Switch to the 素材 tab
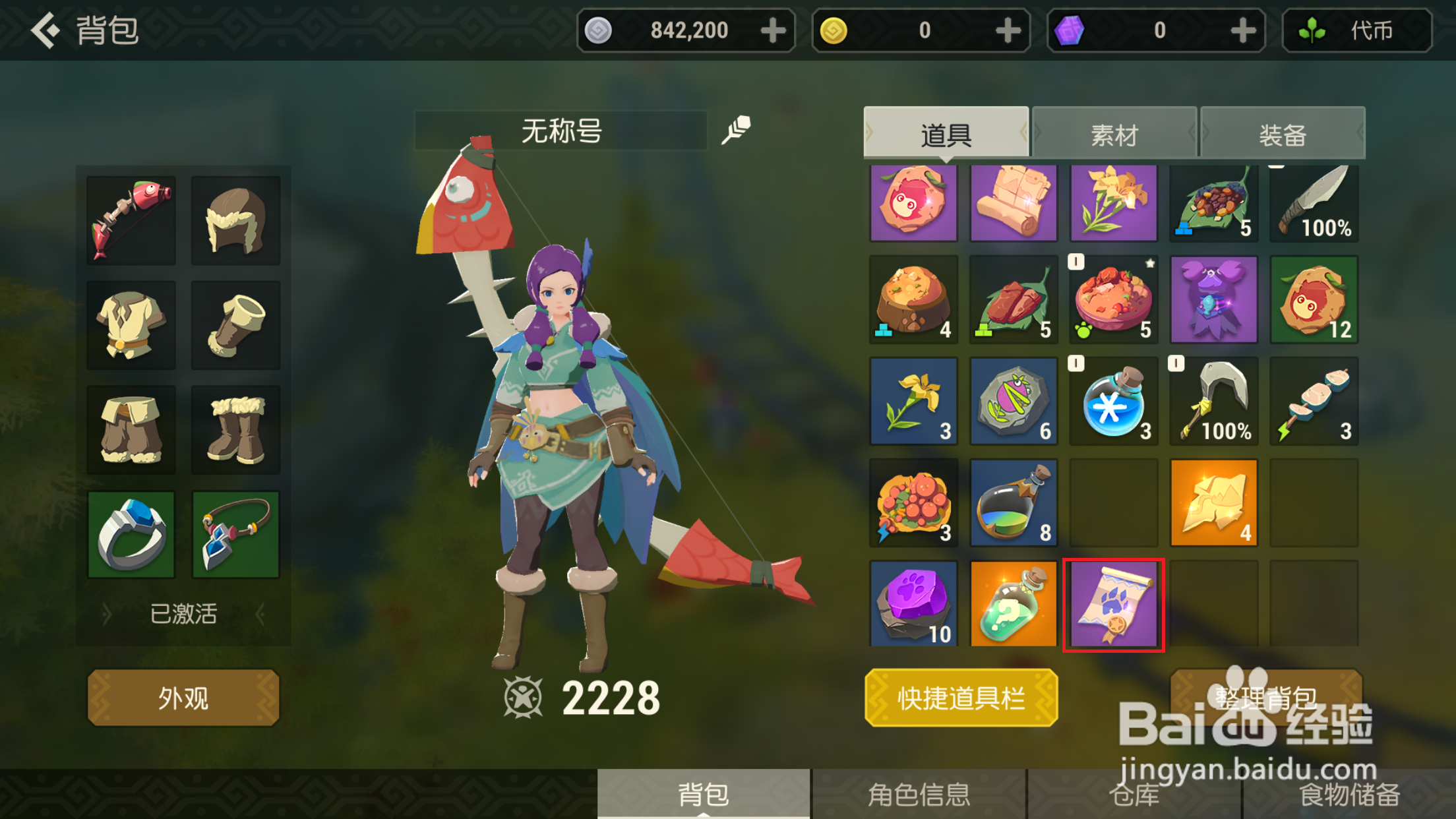This screenshot has height=819, width=1456. (x=1114, y=133)
